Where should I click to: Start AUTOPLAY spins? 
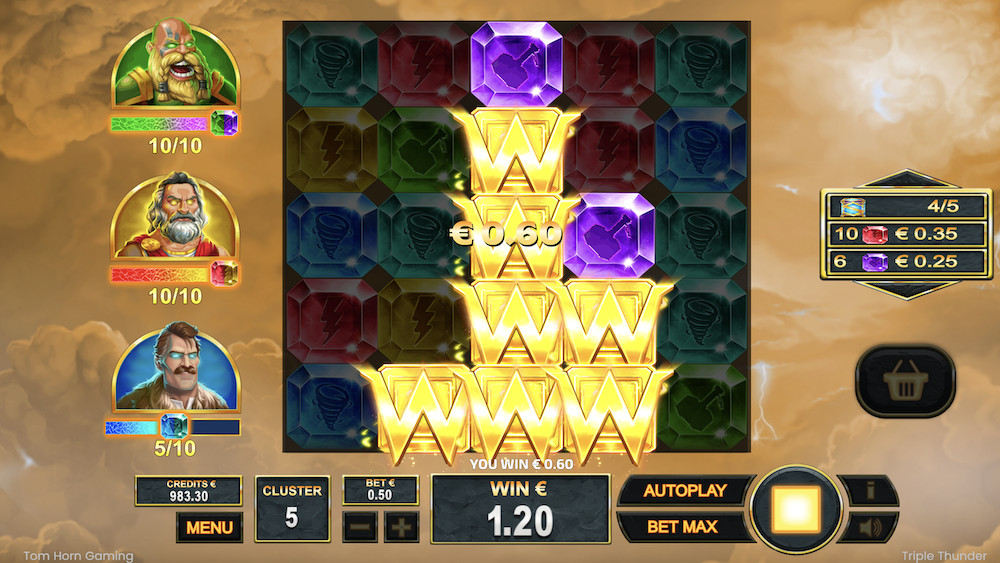tap(684, 491)
